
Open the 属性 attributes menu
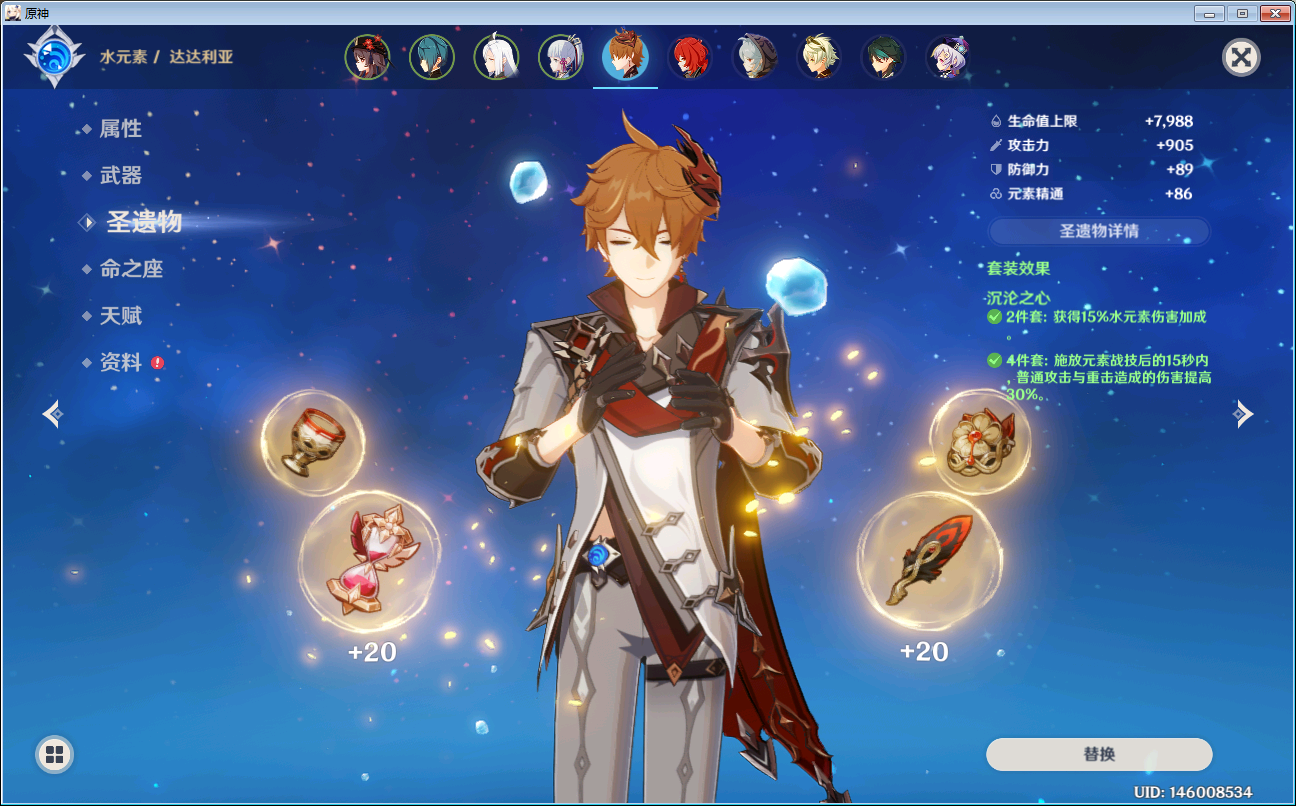[x=120, y=129]
